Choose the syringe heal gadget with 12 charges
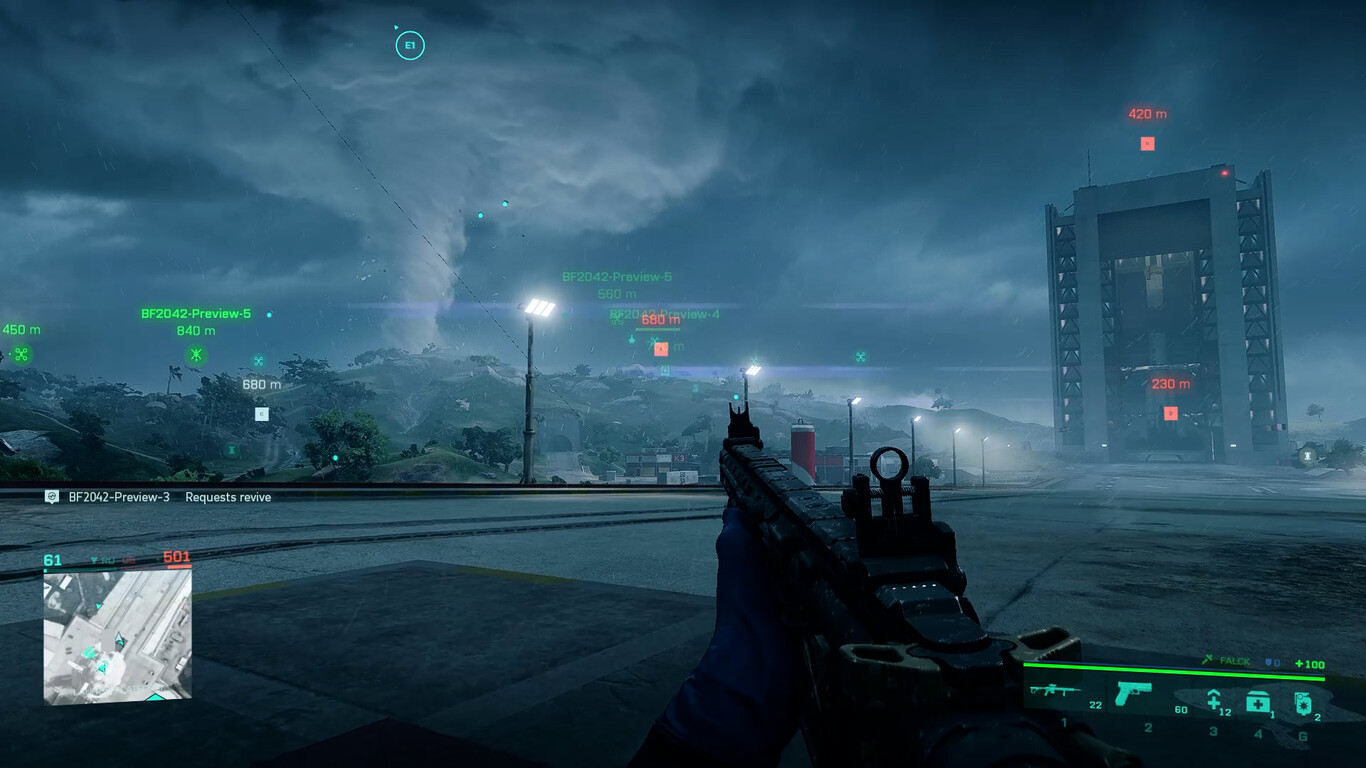Image resolution: width=1366 pixels, height=768 pixels. [x=1214, y=700]
